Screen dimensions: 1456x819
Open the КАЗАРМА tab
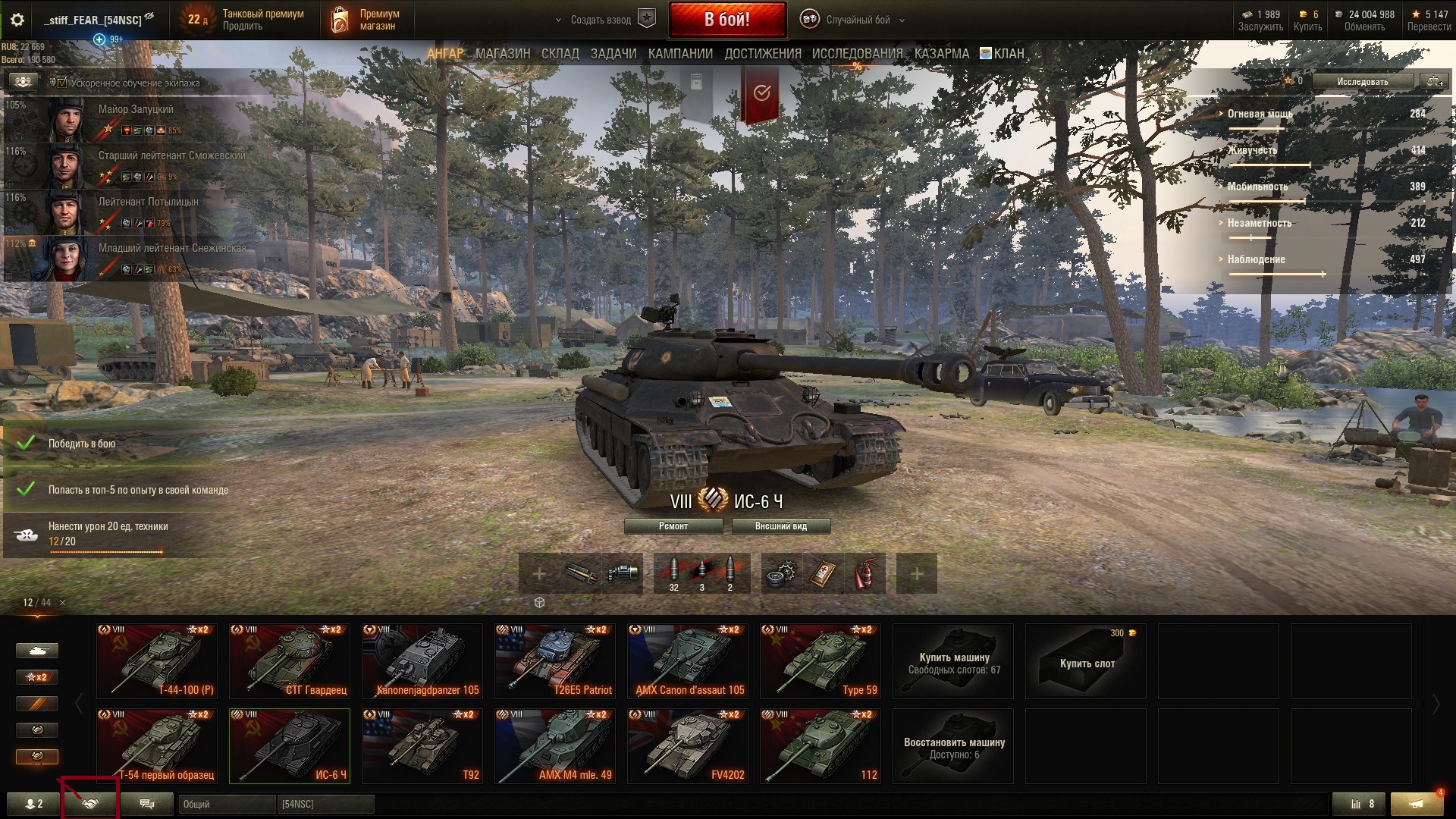941,54
